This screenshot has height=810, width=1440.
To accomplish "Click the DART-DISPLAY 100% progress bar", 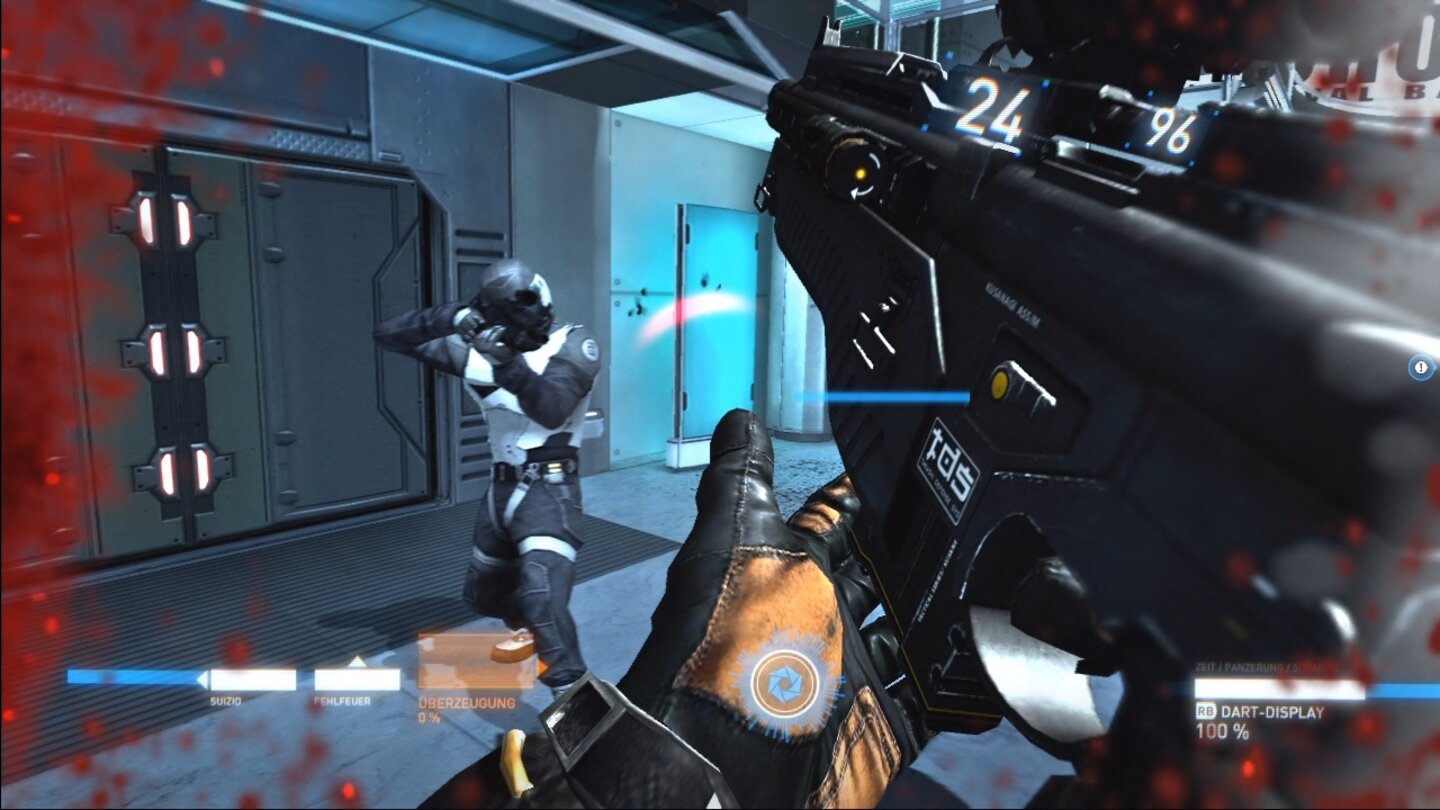I will pos(1278,689).
